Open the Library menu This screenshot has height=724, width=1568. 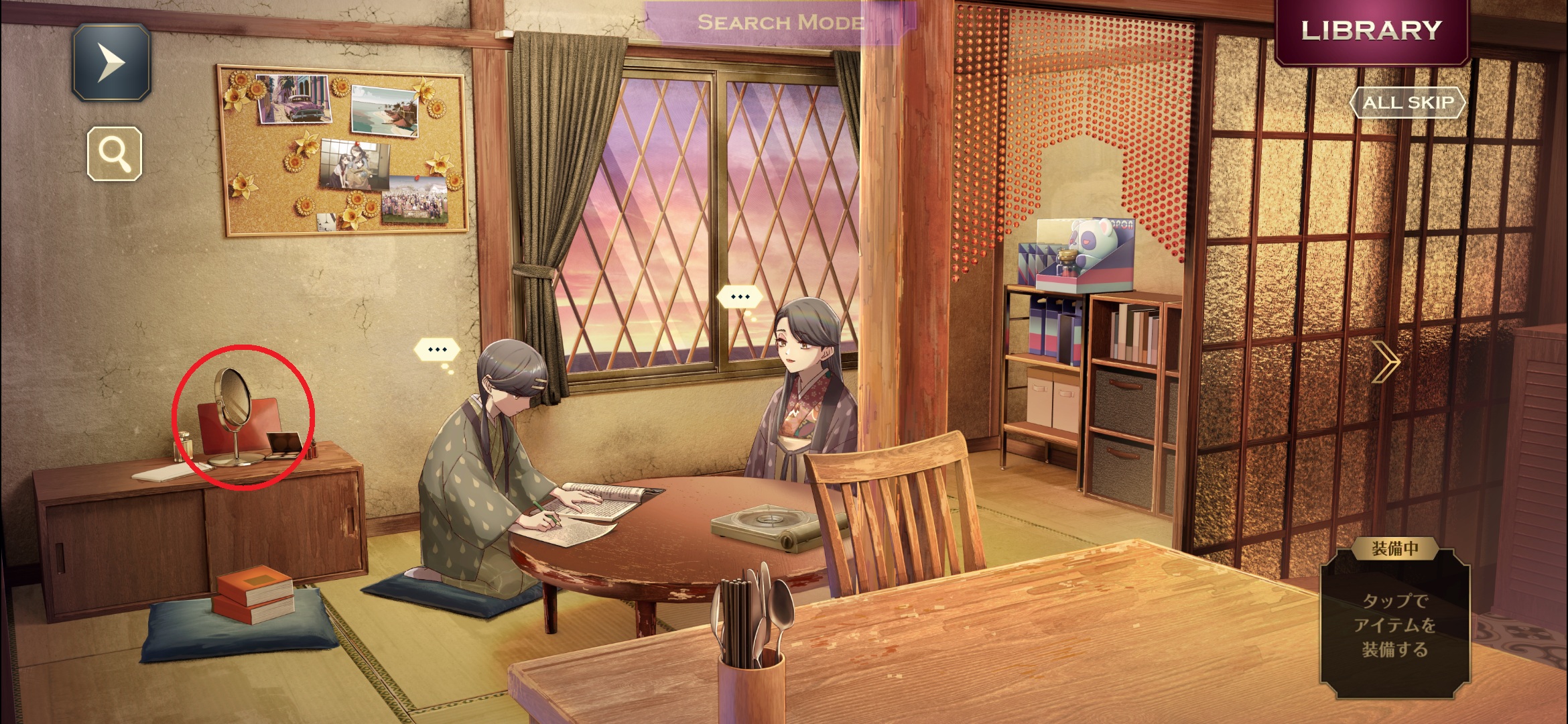(x=1371, y=31)
